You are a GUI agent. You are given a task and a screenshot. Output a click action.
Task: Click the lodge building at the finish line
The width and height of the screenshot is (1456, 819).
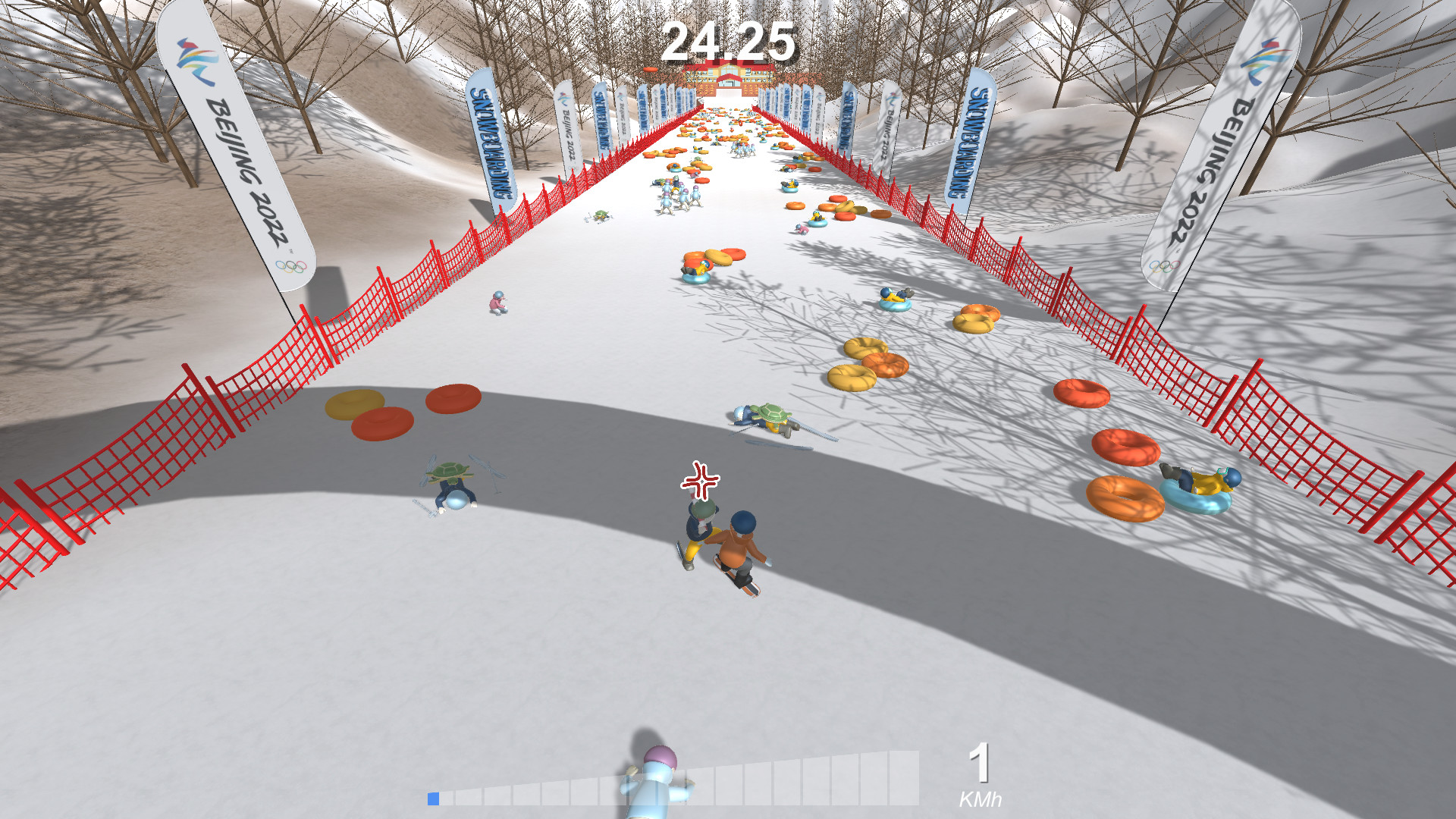pyautogui.click(x=728, y=76)
